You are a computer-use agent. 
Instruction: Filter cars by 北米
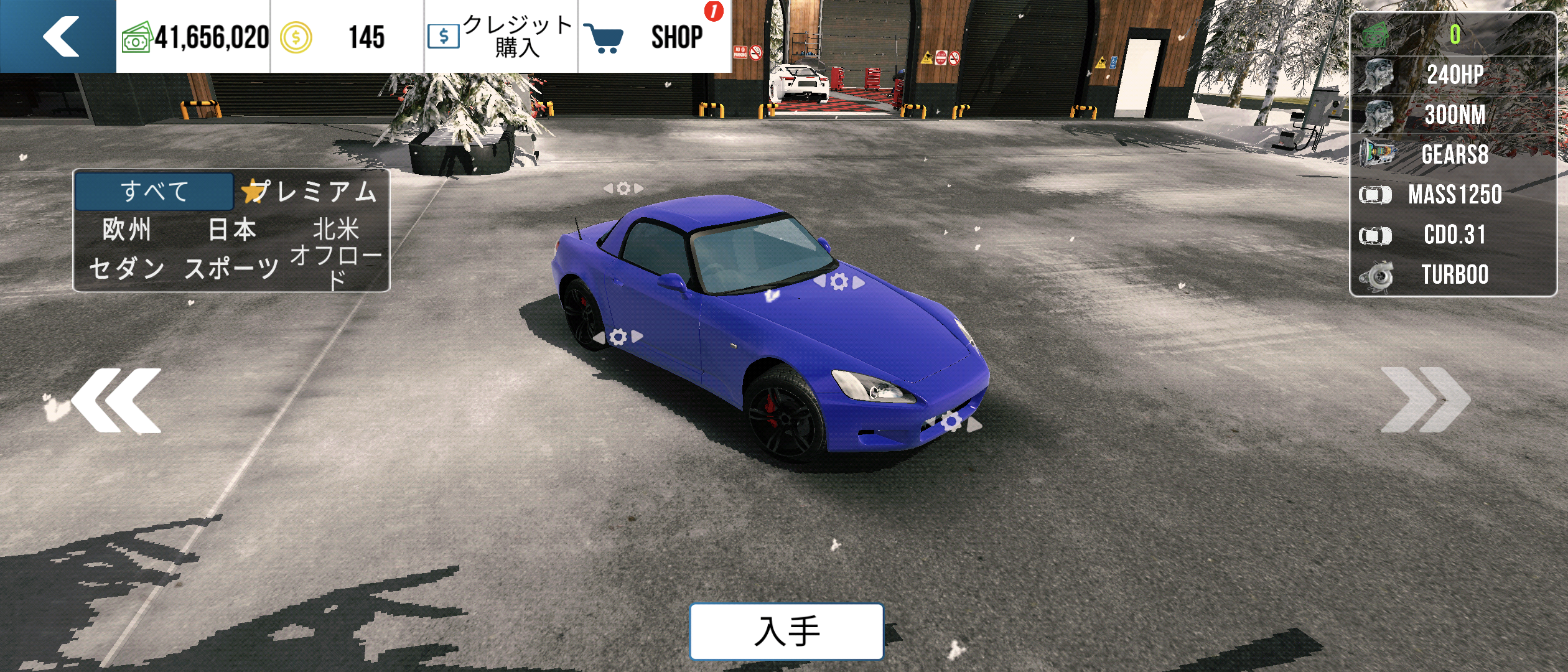336,230
